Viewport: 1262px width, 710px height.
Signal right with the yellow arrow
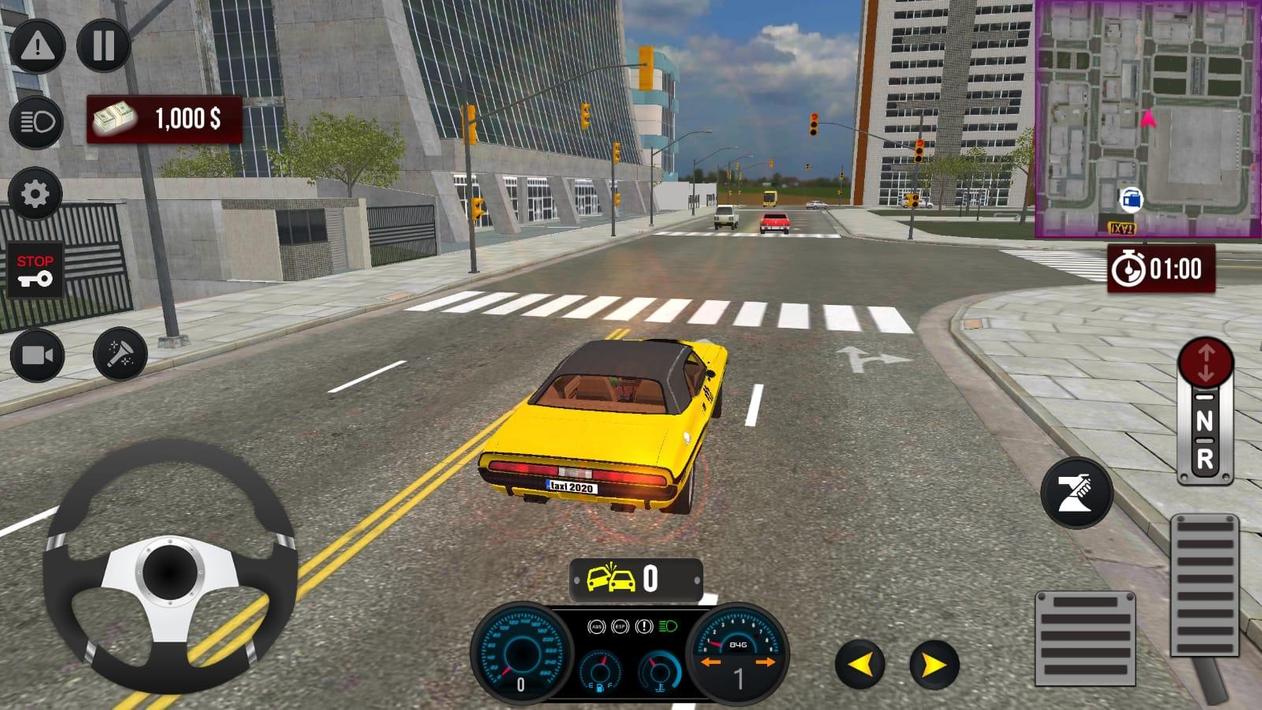[934, 664]
